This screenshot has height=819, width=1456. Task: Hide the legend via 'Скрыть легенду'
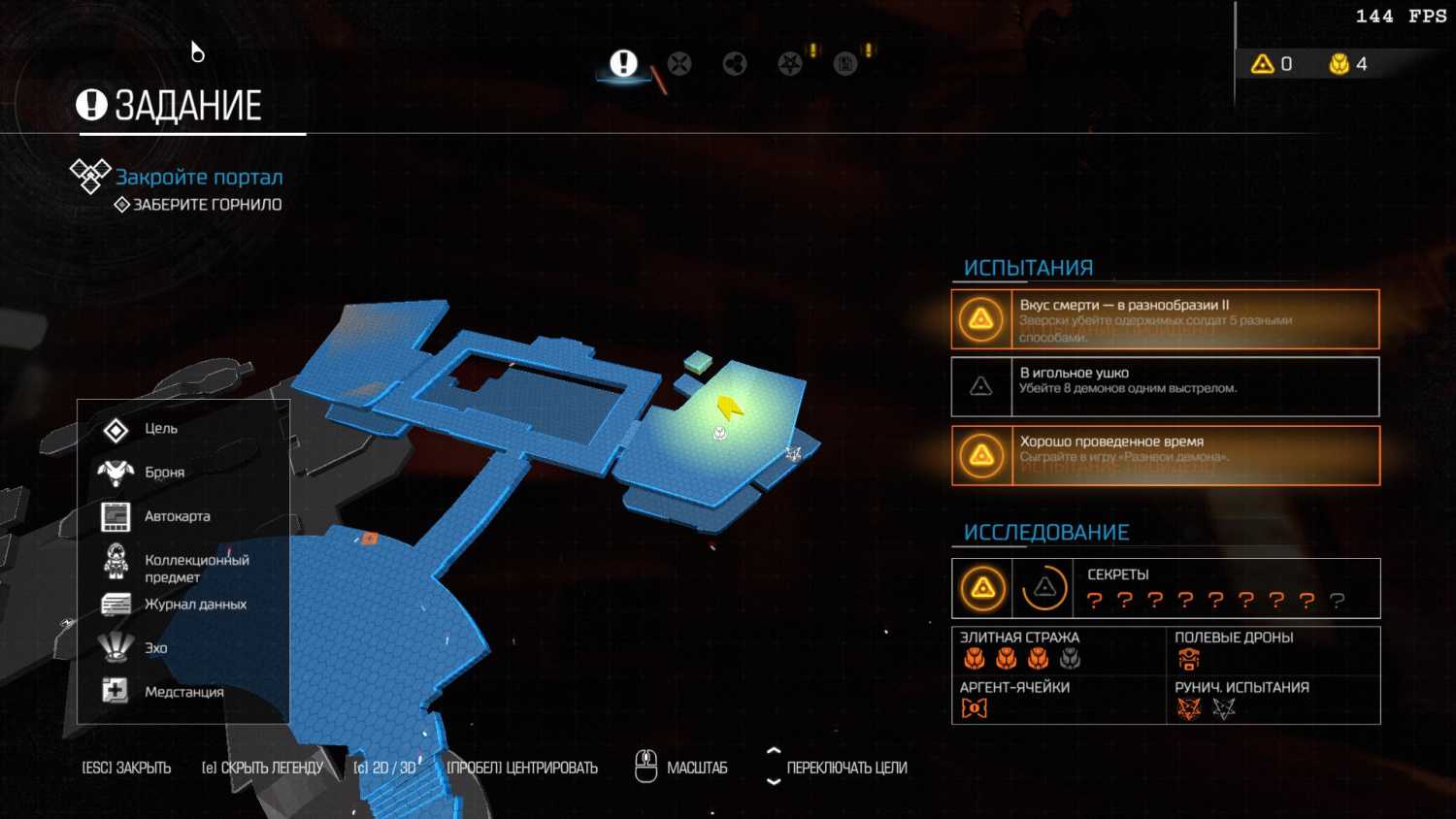pos(262,768)
